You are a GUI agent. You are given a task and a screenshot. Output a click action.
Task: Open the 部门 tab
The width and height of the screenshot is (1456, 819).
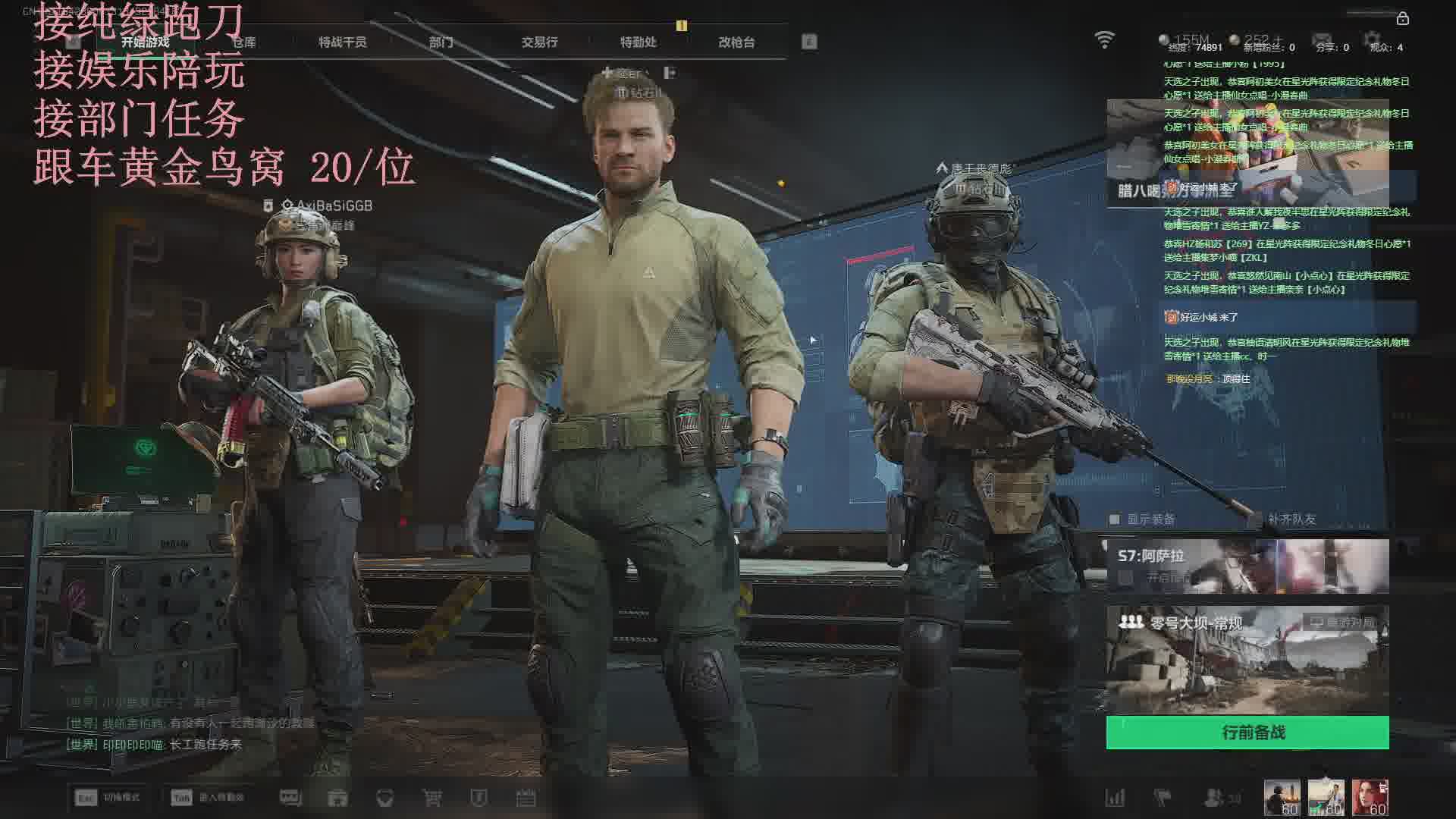coord(441,42)
